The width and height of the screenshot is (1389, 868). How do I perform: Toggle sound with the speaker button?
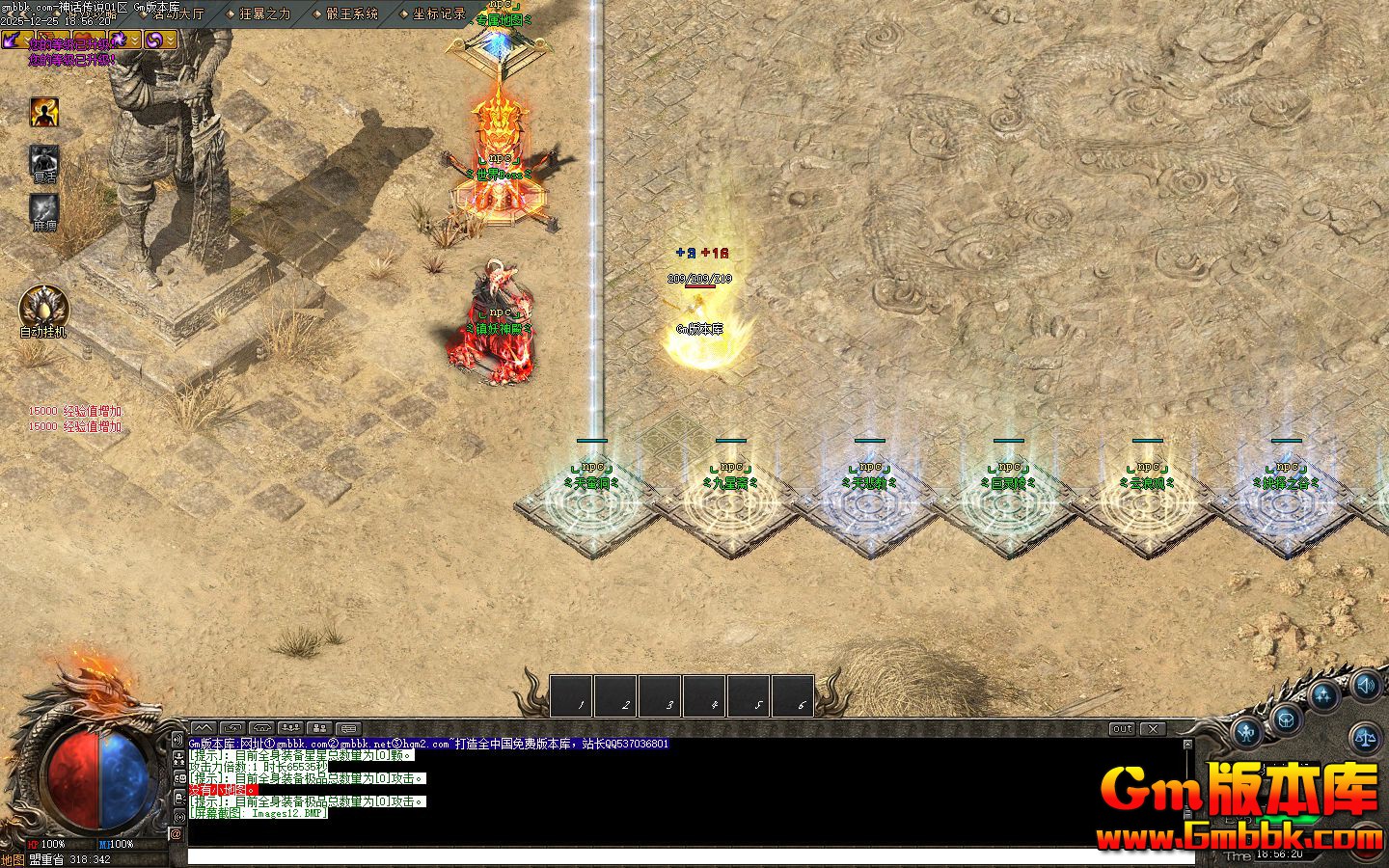tap(1366, 686)
